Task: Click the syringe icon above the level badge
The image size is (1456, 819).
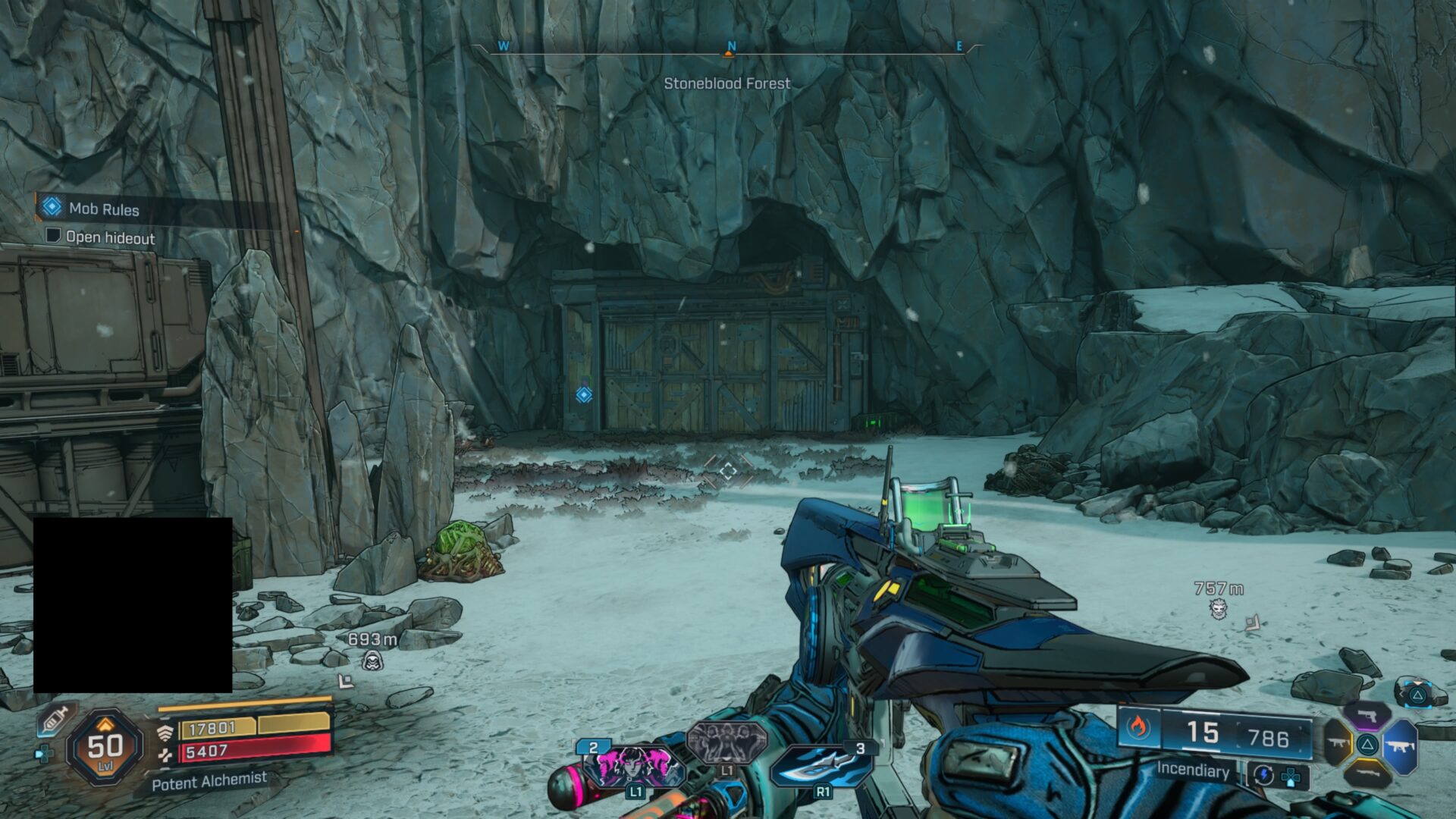Action: pyautogui.click(x=55, y=721)
